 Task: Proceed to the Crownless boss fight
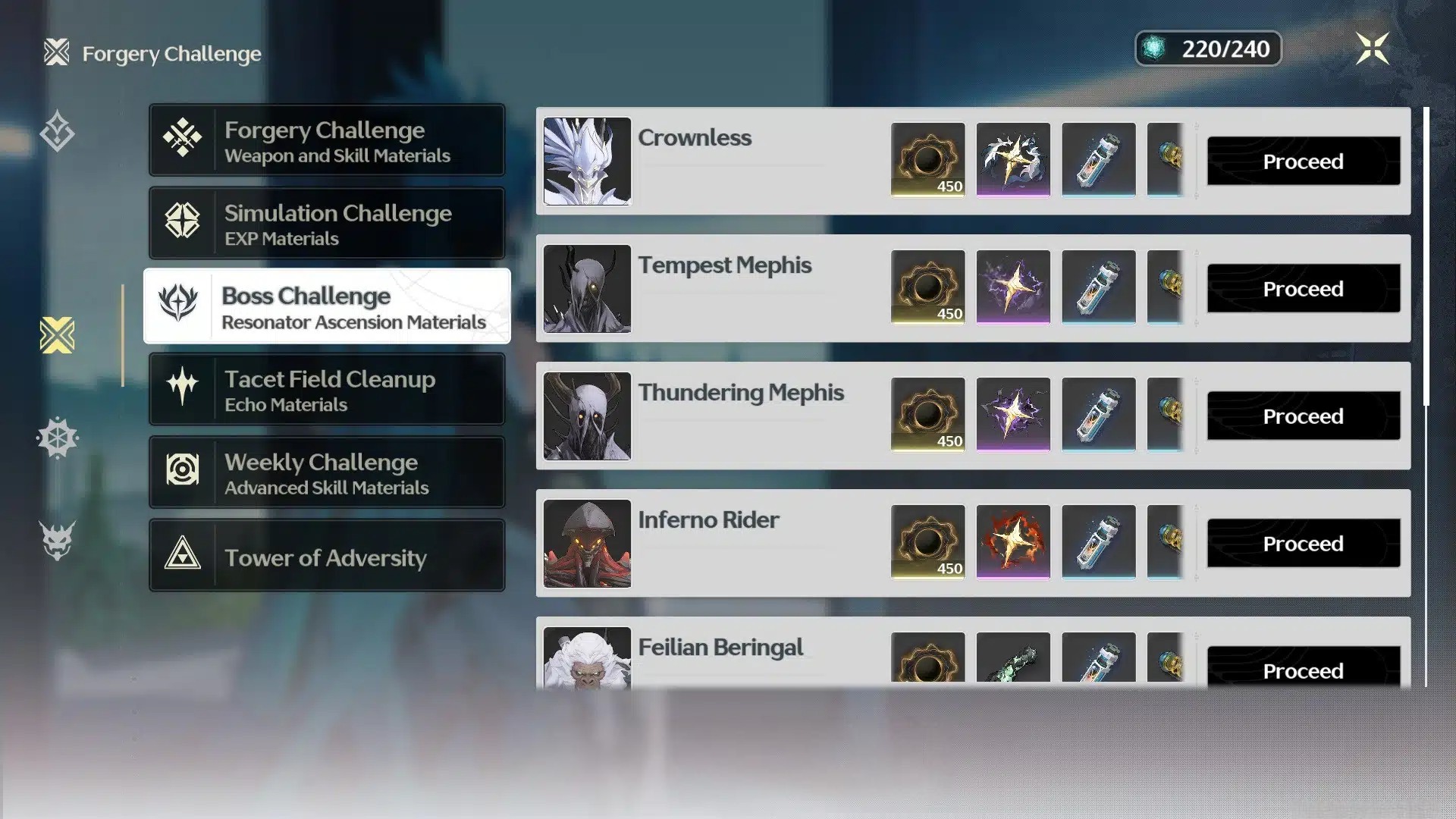click(1303, 162)
